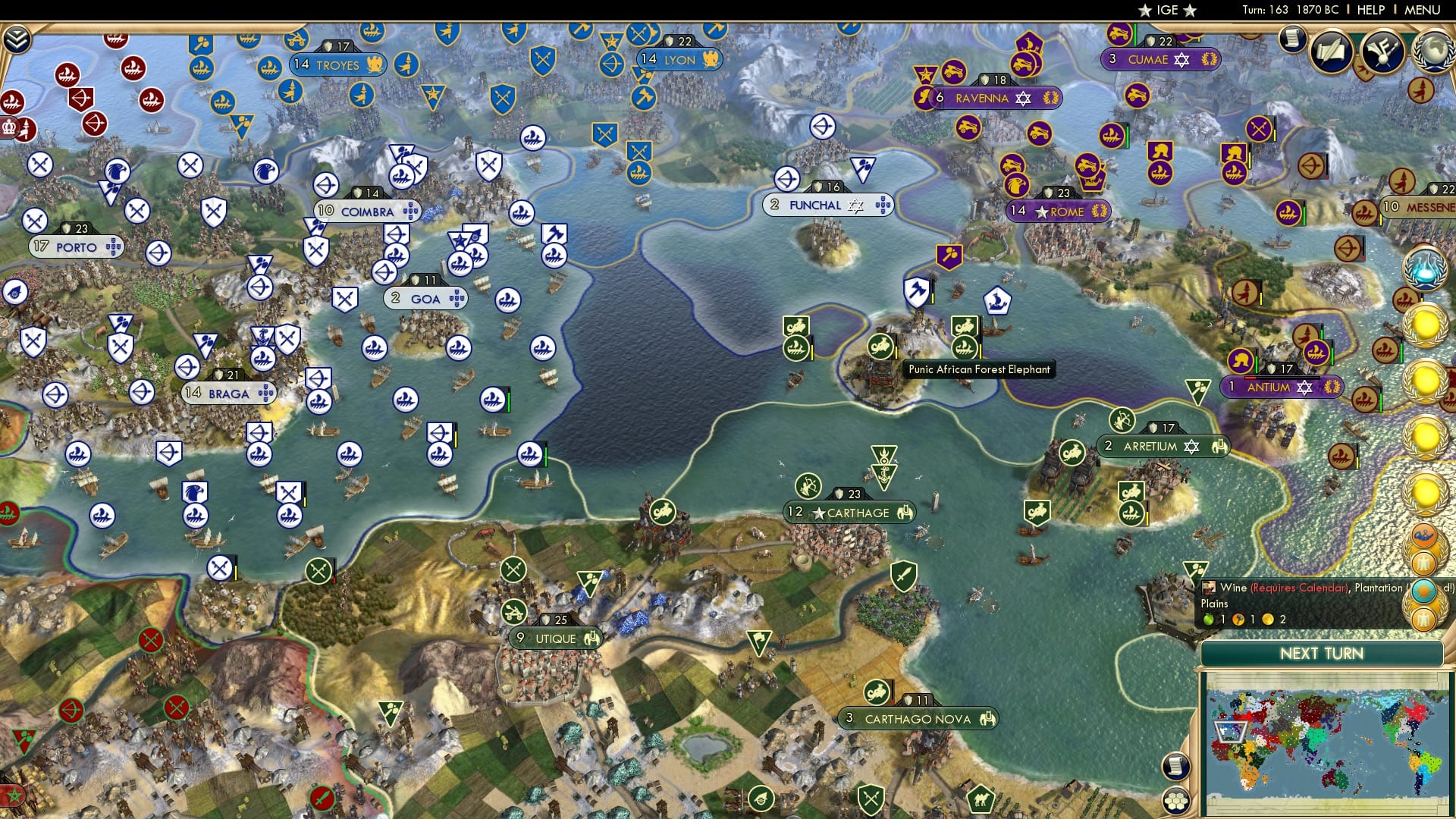Click the scroll icon beside the minimap
Viewport: 1456px width, 819px height.
click(1176, 767)
